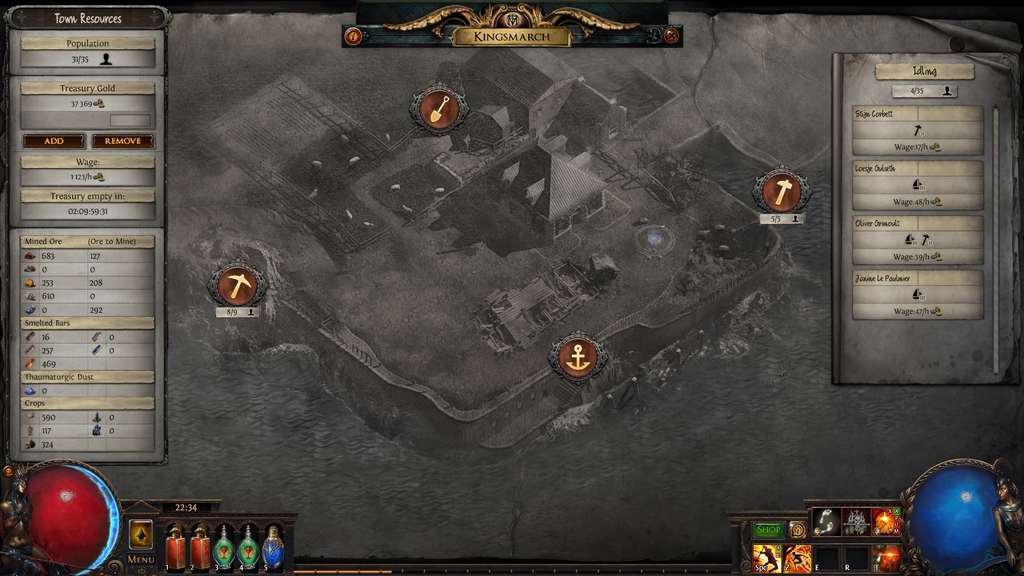This screenshot has width=1024, height=576.
Task: Open the green Shop button
Action: (x=768, y=530)
